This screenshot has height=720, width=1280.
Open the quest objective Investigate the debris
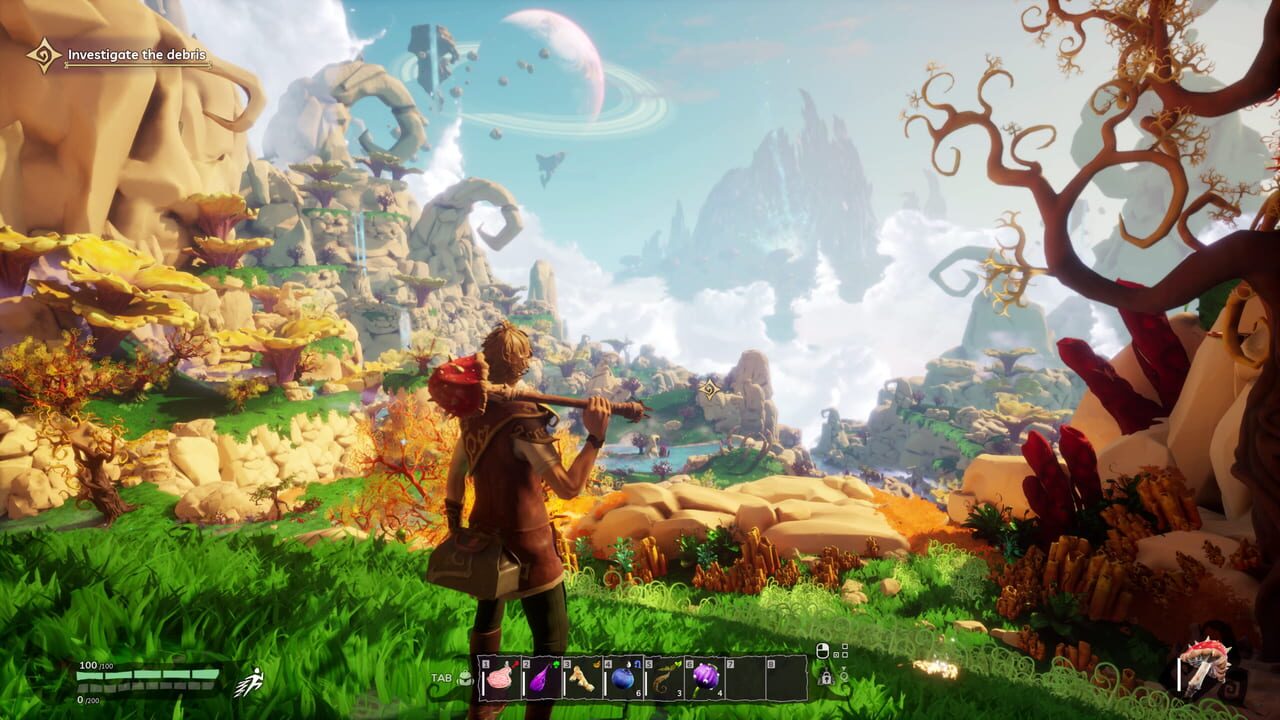135,56
